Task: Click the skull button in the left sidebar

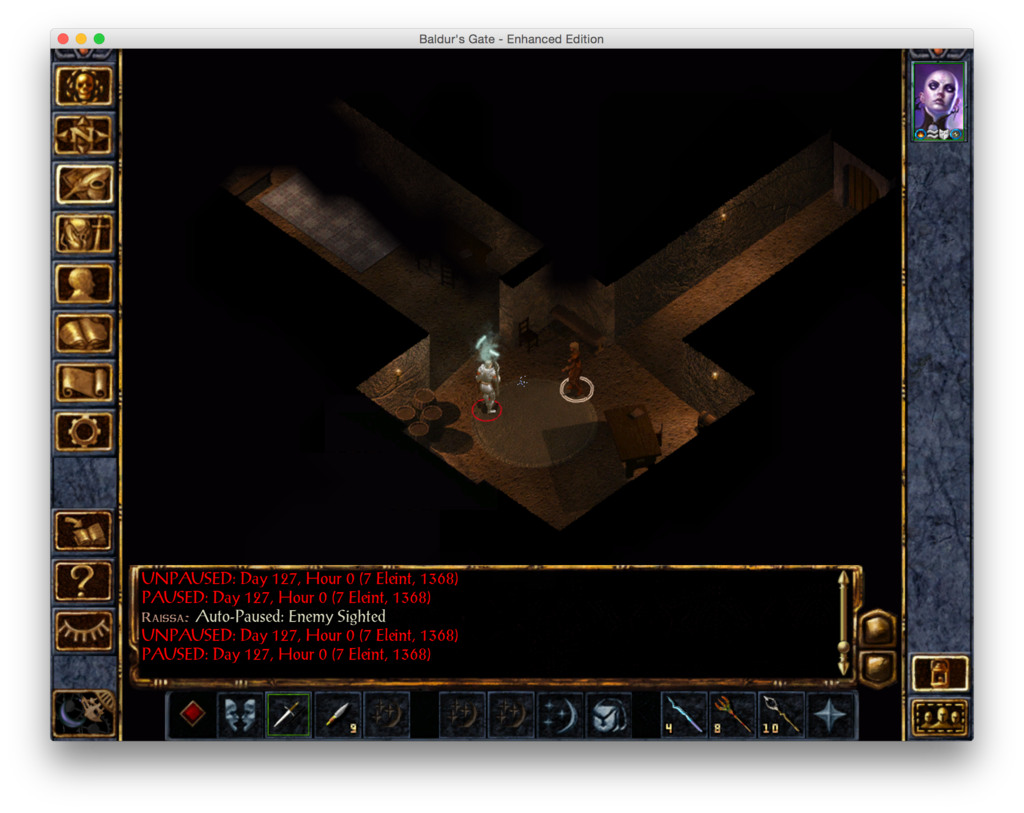Action: [x=84, y=86]
